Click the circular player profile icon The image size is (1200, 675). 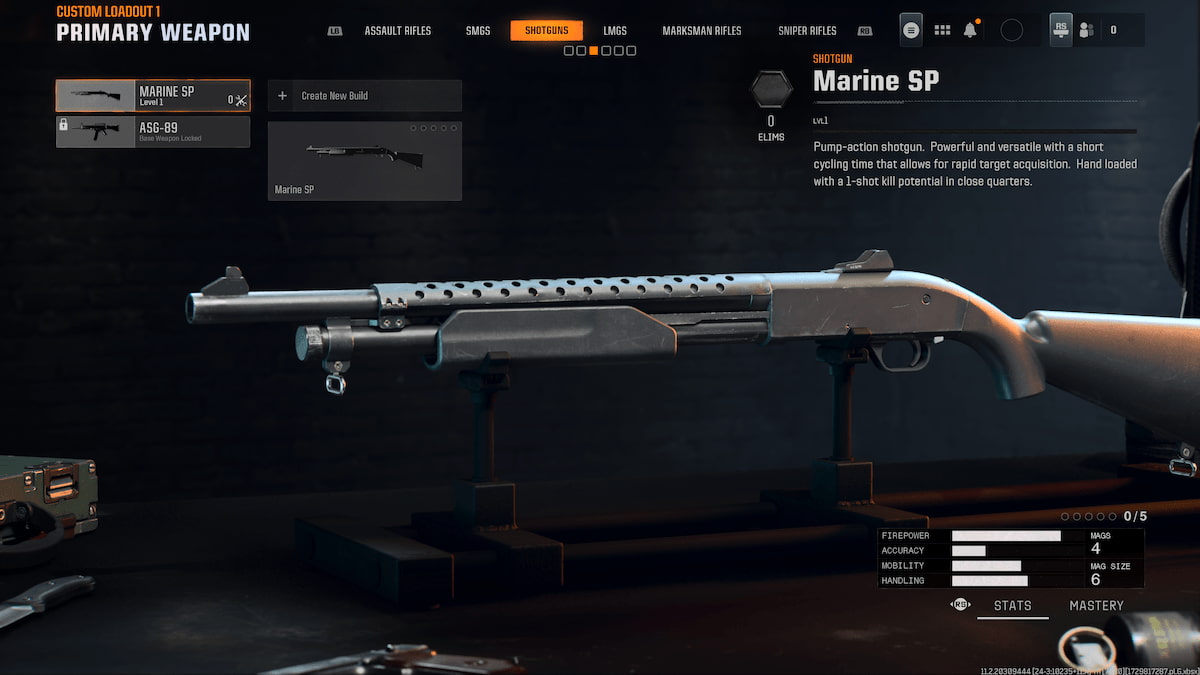(x=1011, y=30)
